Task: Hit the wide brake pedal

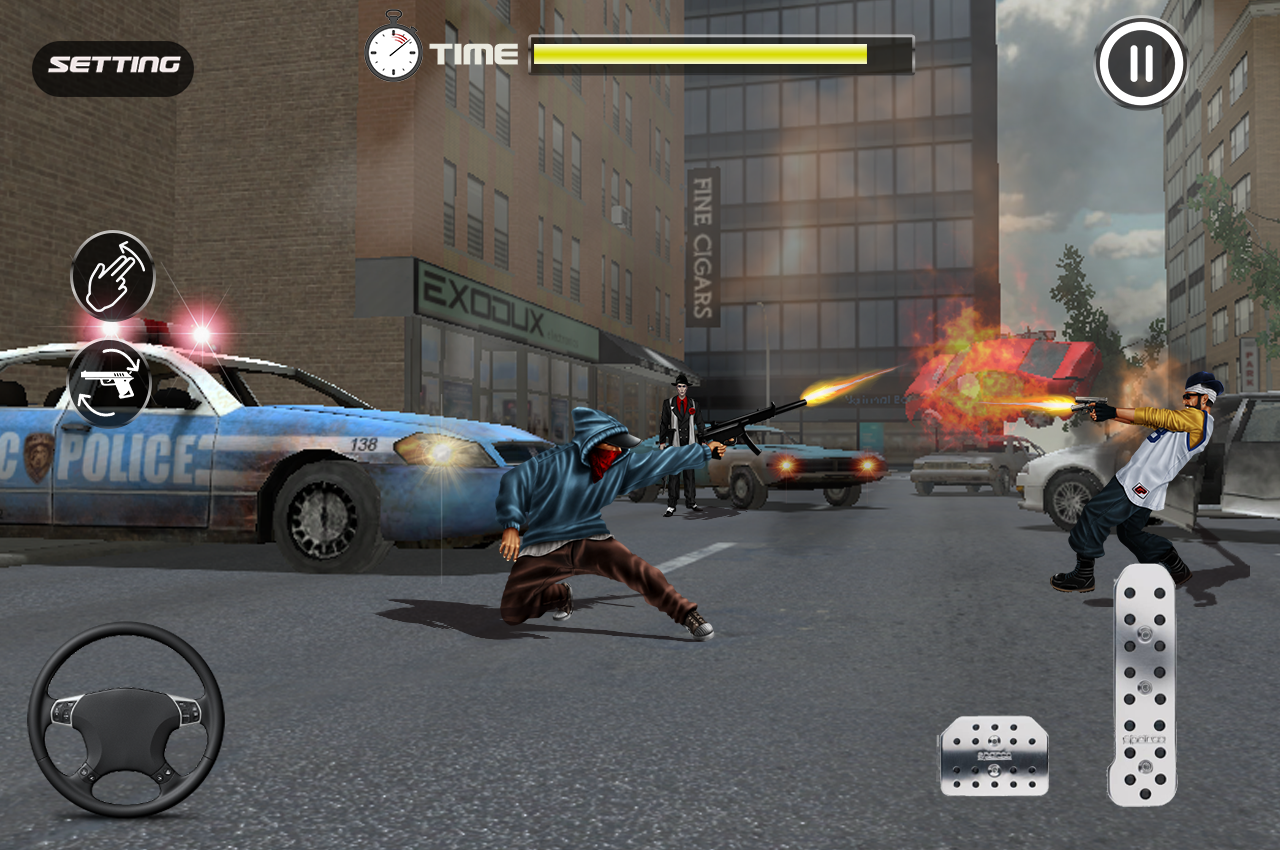Action: [993, 756]
